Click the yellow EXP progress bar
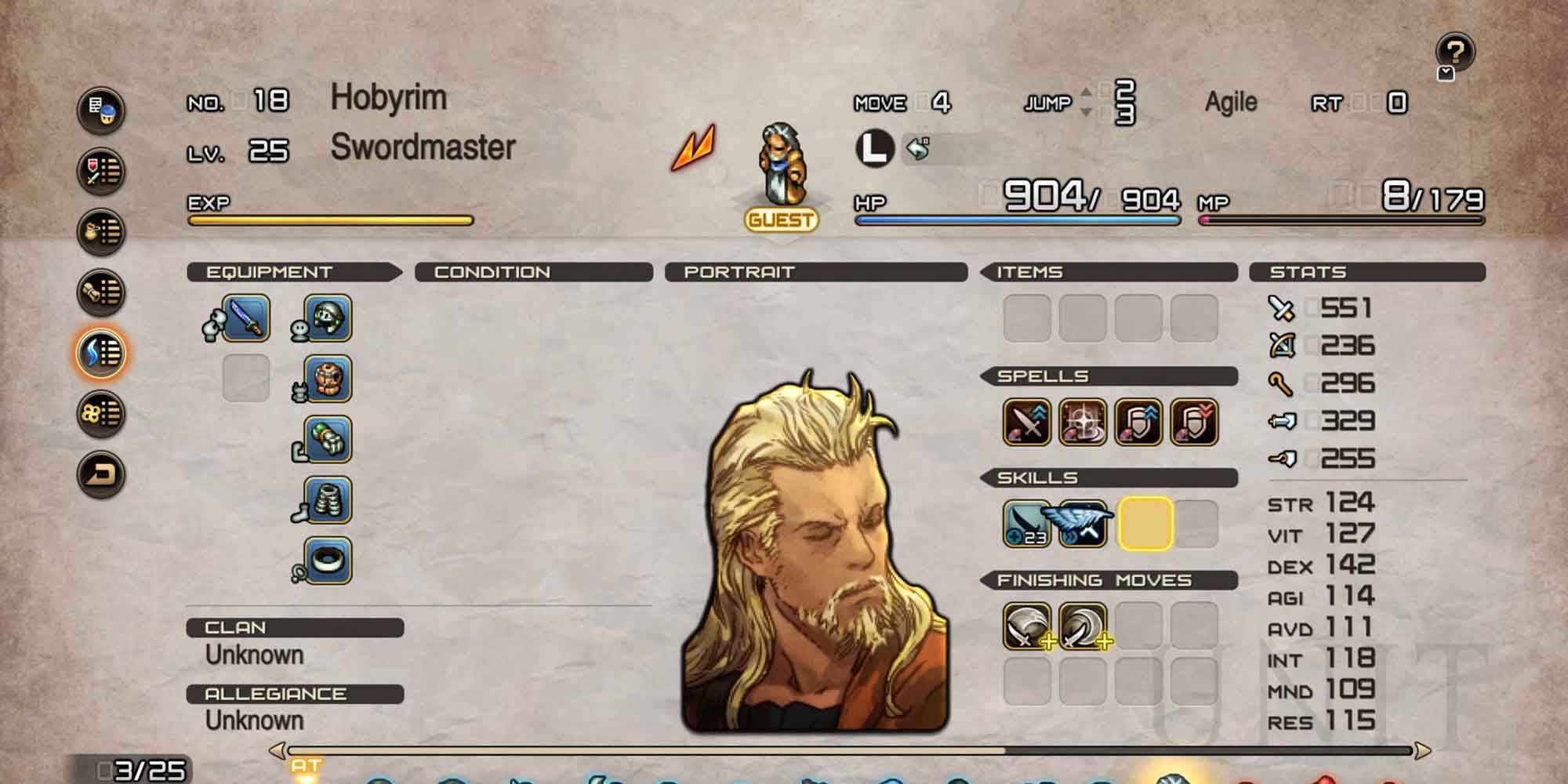The image size is (1568, 784). [x=329, y=220]
